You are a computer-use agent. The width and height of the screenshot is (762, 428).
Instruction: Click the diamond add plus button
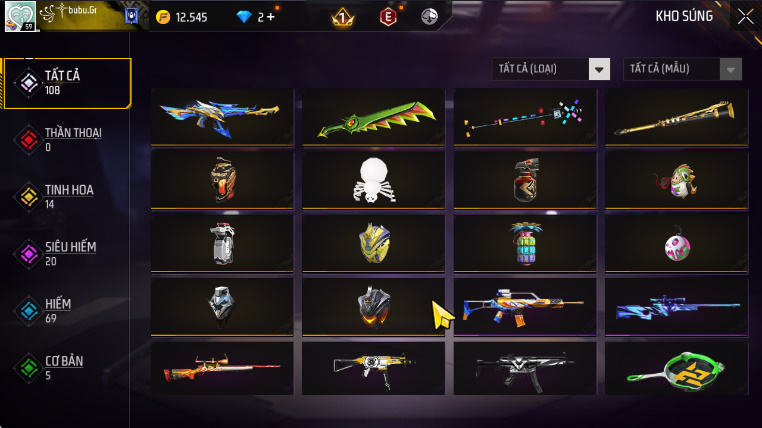(x=271, y=17)
